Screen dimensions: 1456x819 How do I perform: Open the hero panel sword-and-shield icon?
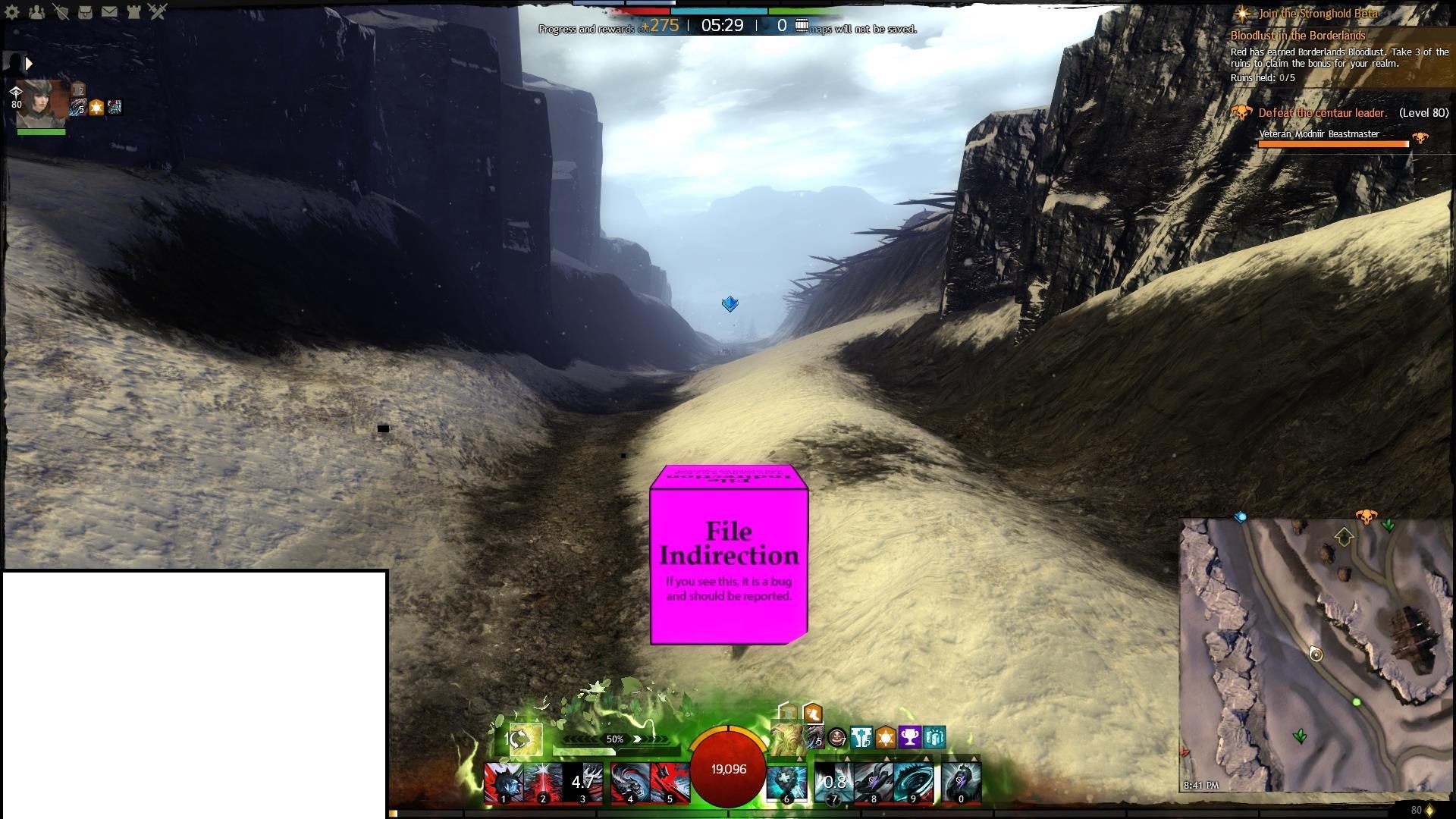(61, 11)
